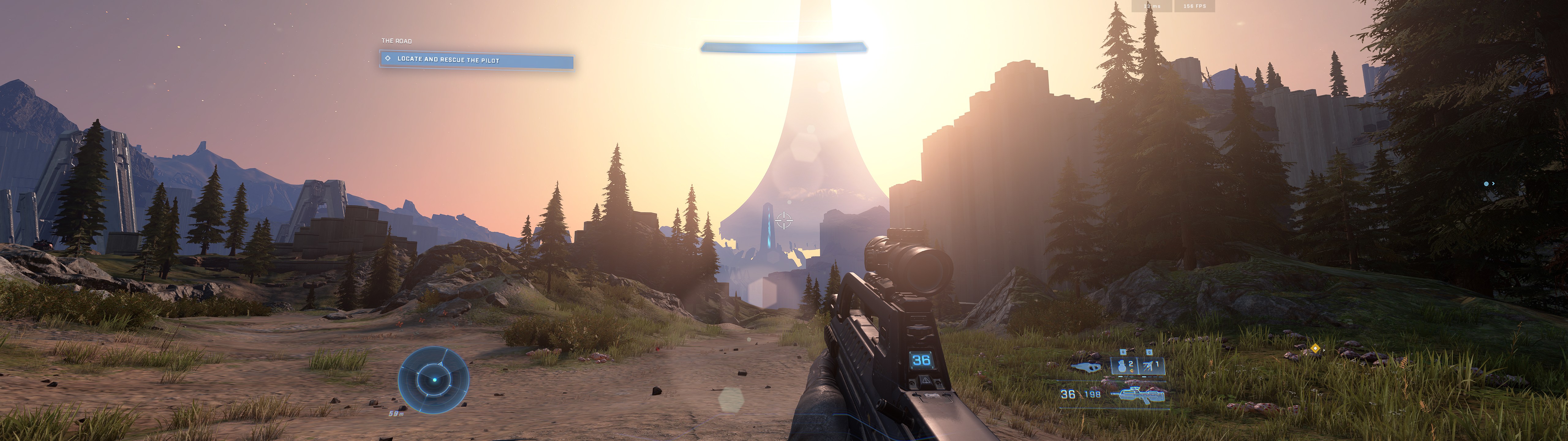Click the circular motion tracker radar
Screen dimensions: 1568x441
433,379
